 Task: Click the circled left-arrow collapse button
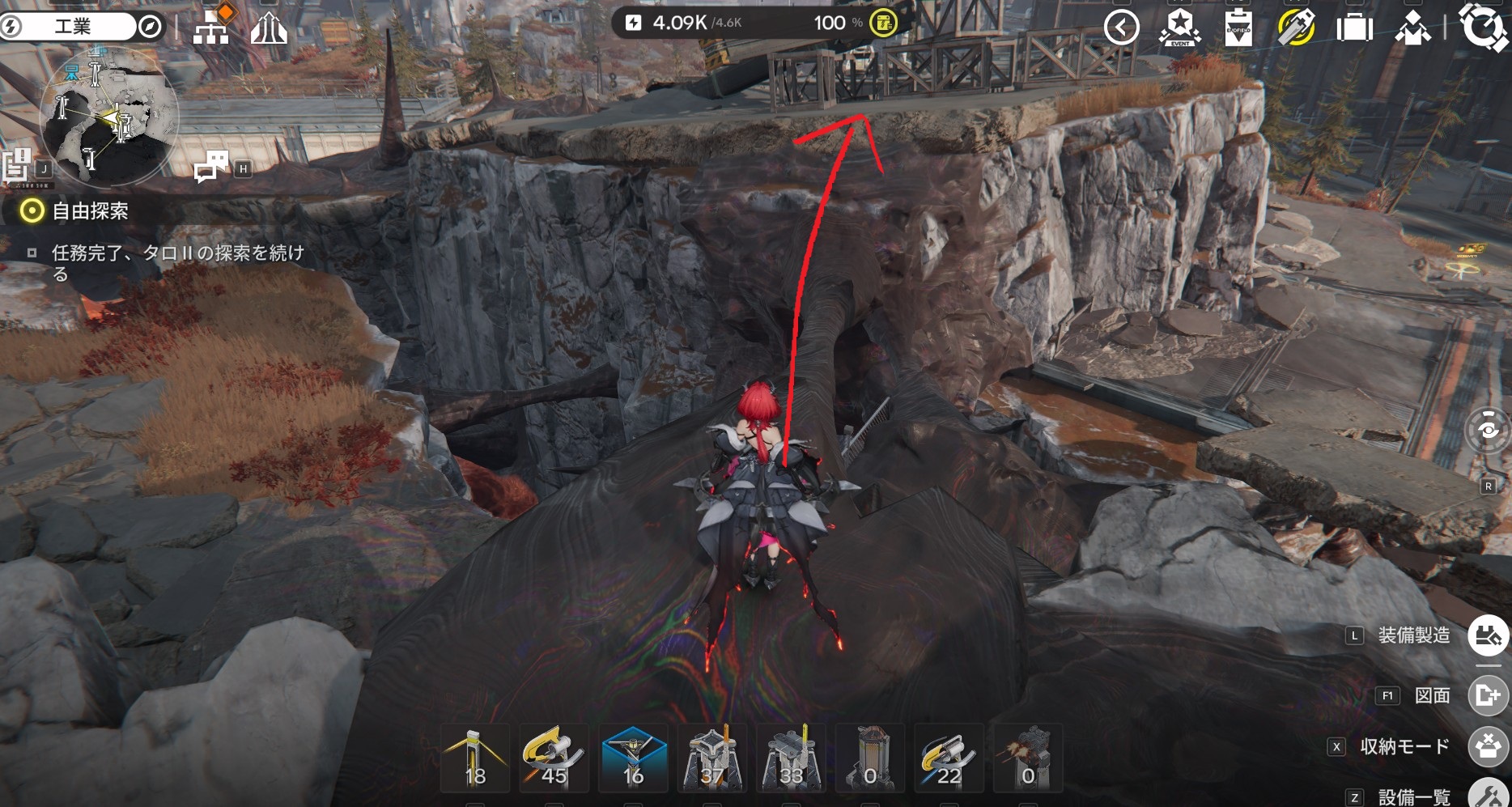pos(1121,28)
